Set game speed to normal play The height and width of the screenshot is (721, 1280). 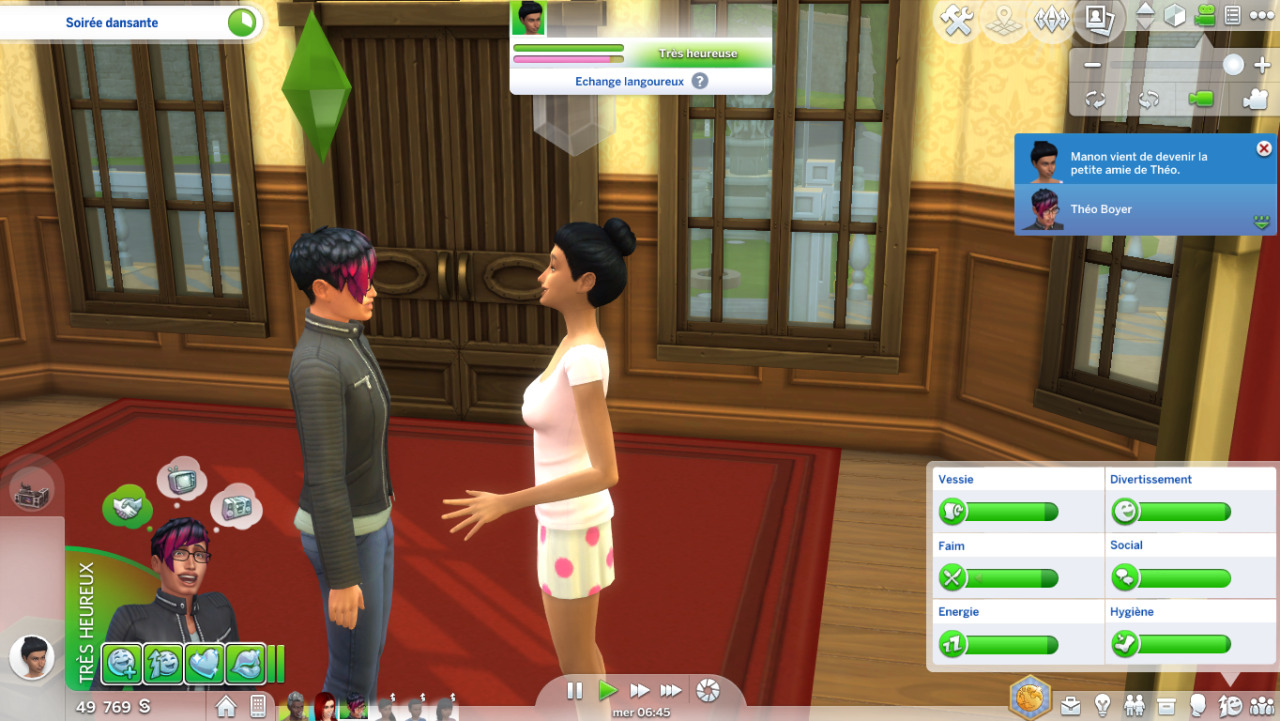pos(607,691)
